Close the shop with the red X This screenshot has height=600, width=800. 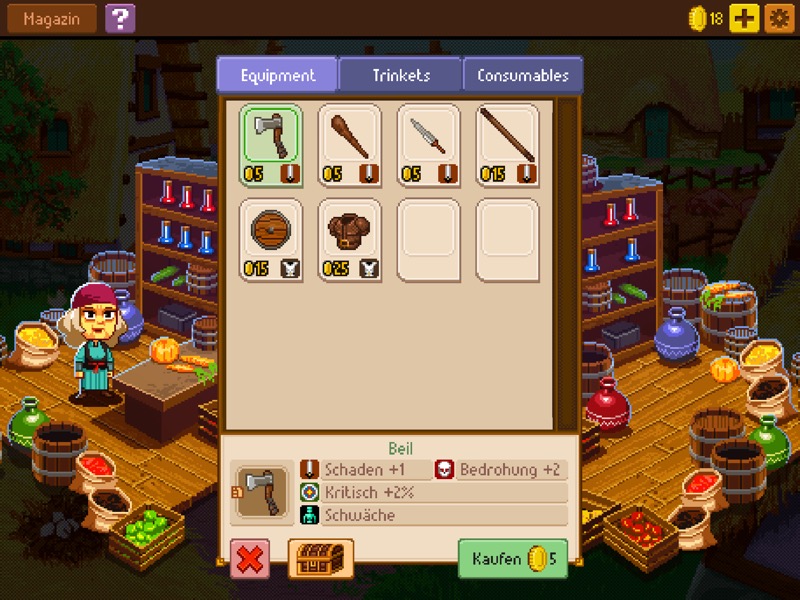coord(250,559)
